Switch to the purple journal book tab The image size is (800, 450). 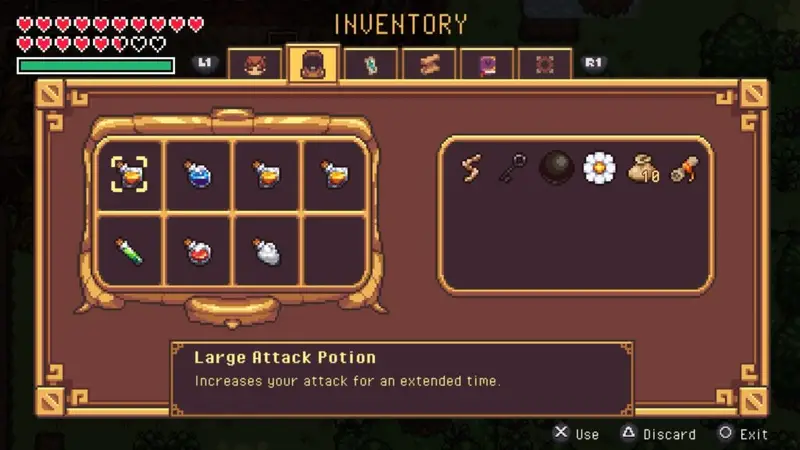(x=487, y=64)
